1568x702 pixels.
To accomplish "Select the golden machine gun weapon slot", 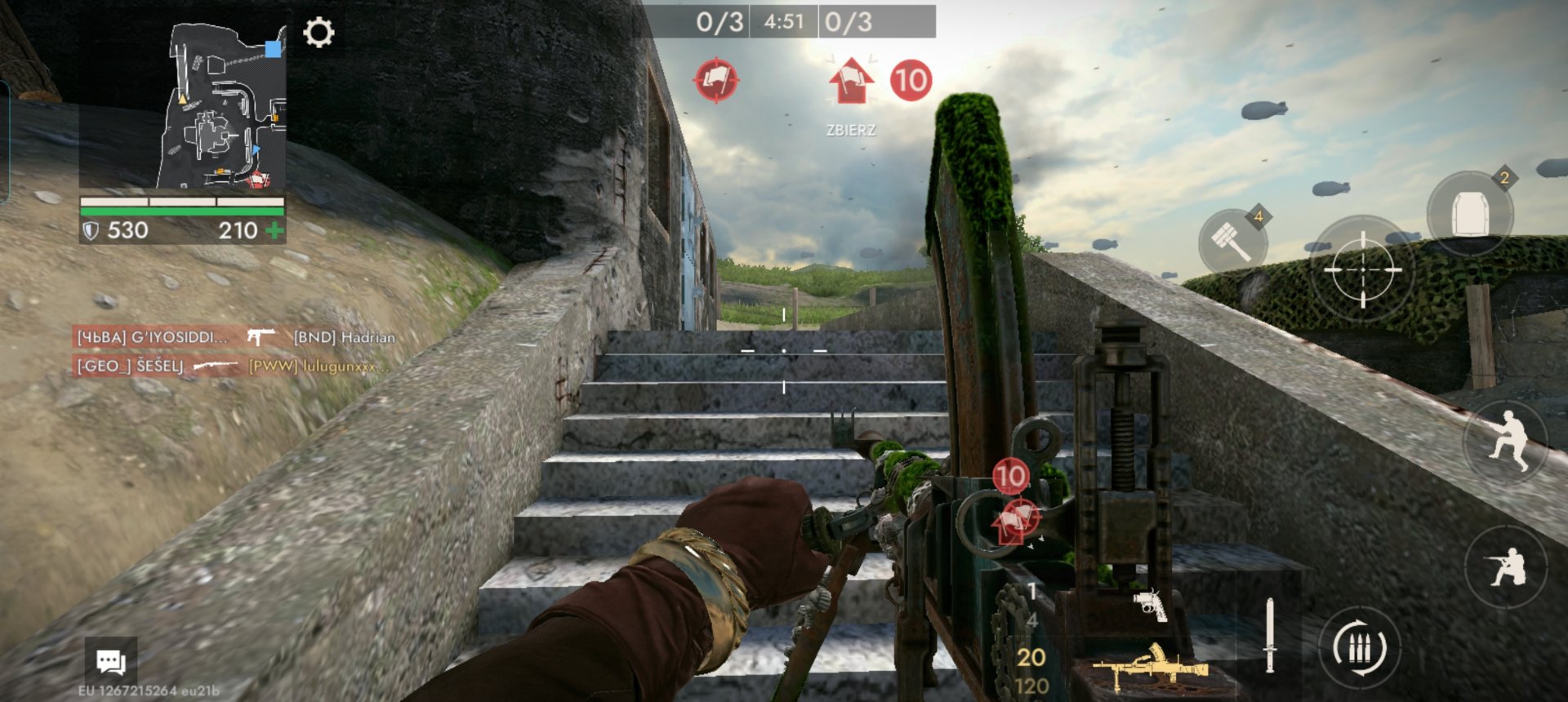I will pyautogui.click(x=1150, y=665).
